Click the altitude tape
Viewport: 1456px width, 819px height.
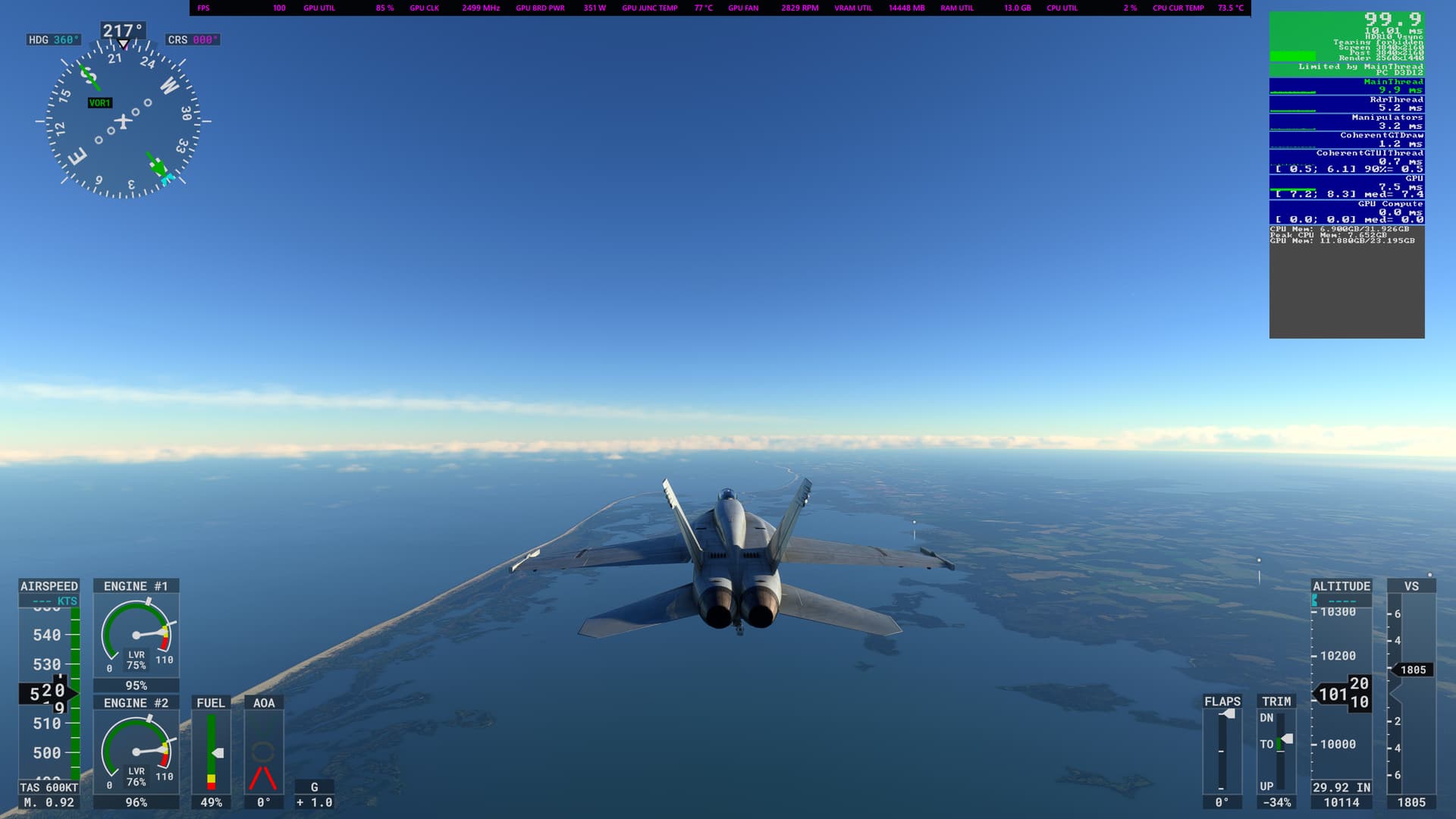(1341, 694)
